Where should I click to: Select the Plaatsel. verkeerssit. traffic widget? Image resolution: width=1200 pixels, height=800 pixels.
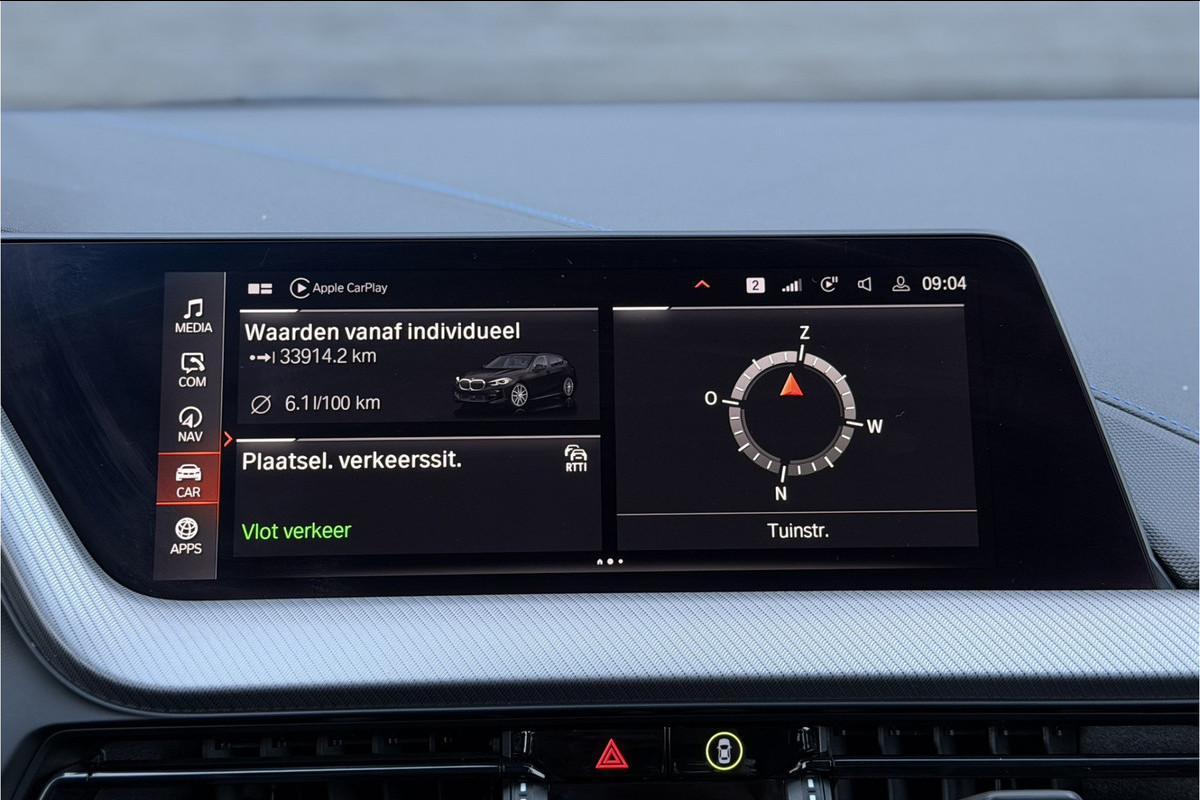click(x=419, y=496)
